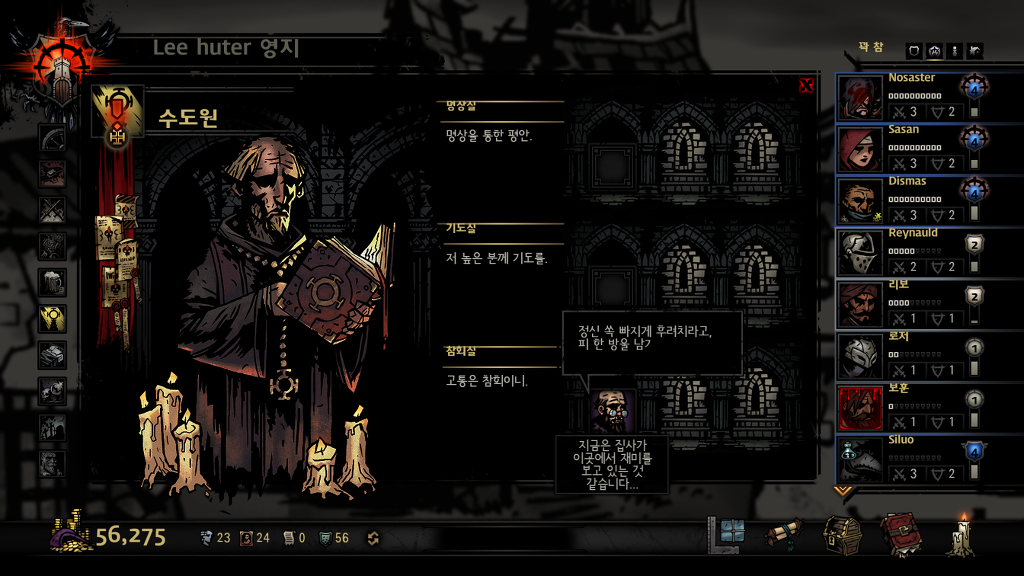
Task: Open the window-pane map icon in bottom bar
Action: pyautogui.click(x=726, y=534)
